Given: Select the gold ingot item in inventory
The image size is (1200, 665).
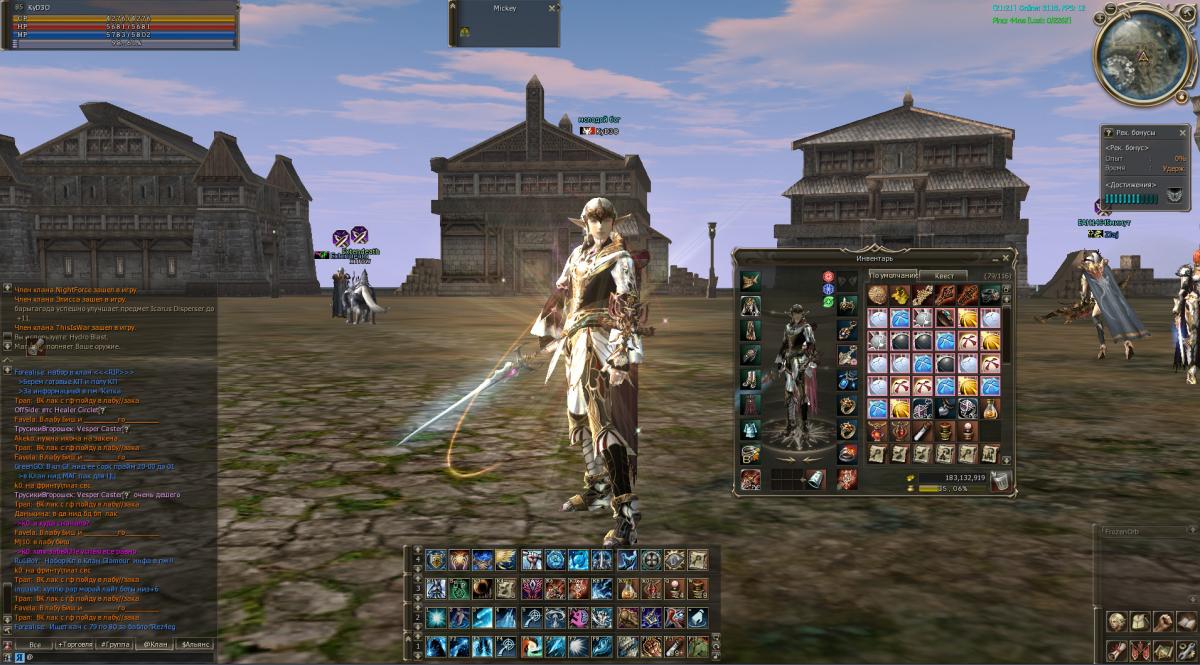Looking at the screenshot, I should pos(899,294).
